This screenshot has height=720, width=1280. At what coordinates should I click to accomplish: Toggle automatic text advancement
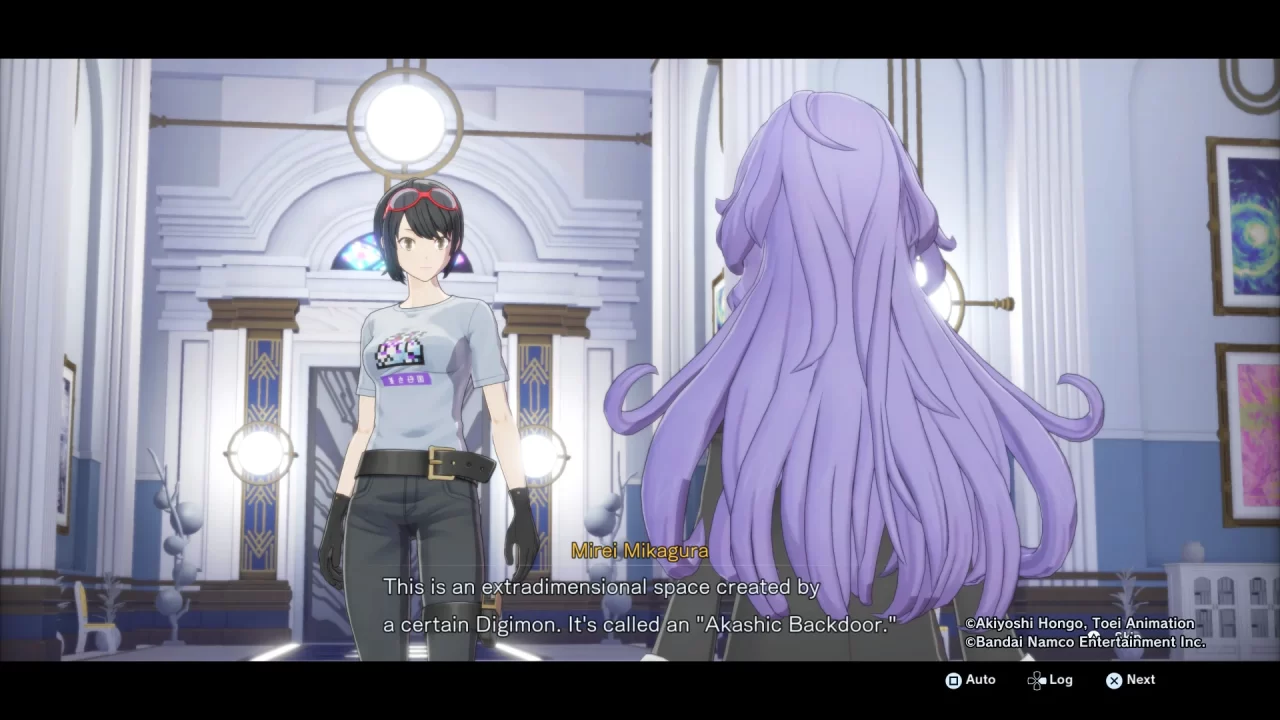click(968, 680)
